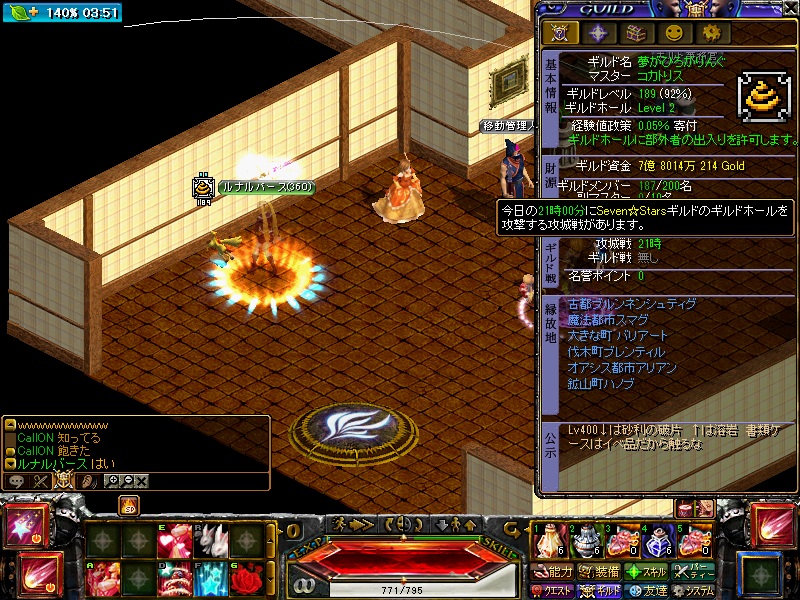This screenshot has width=800, height=600.
Task: Select the twin rabbits skill slot
Action: (x=211, y=541)
